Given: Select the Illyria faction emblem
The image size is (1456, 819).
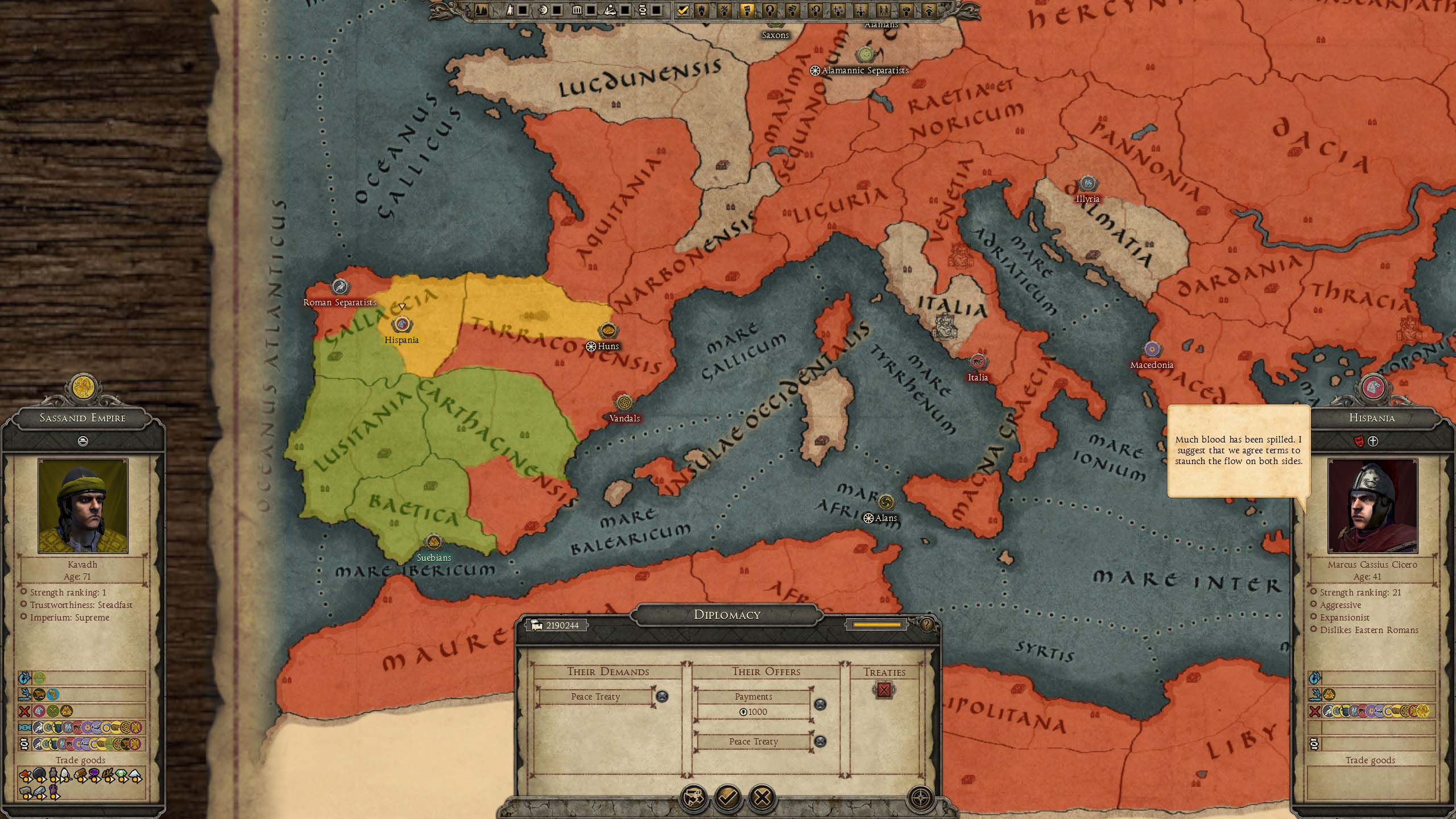Looking at the screenshot, I should coord(1087,184).
